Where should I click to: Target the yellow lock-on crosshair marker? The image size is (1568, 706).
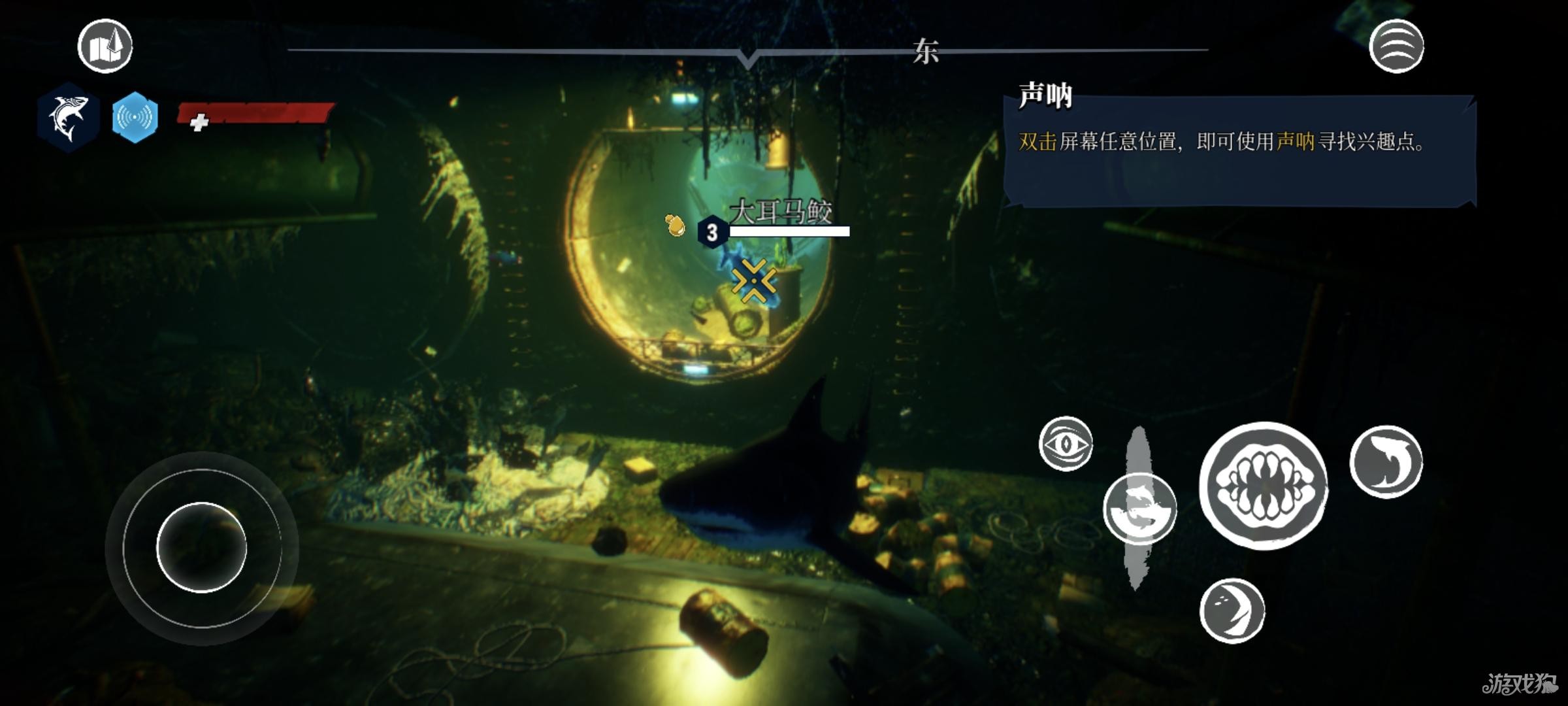click(x=754, y=281)
